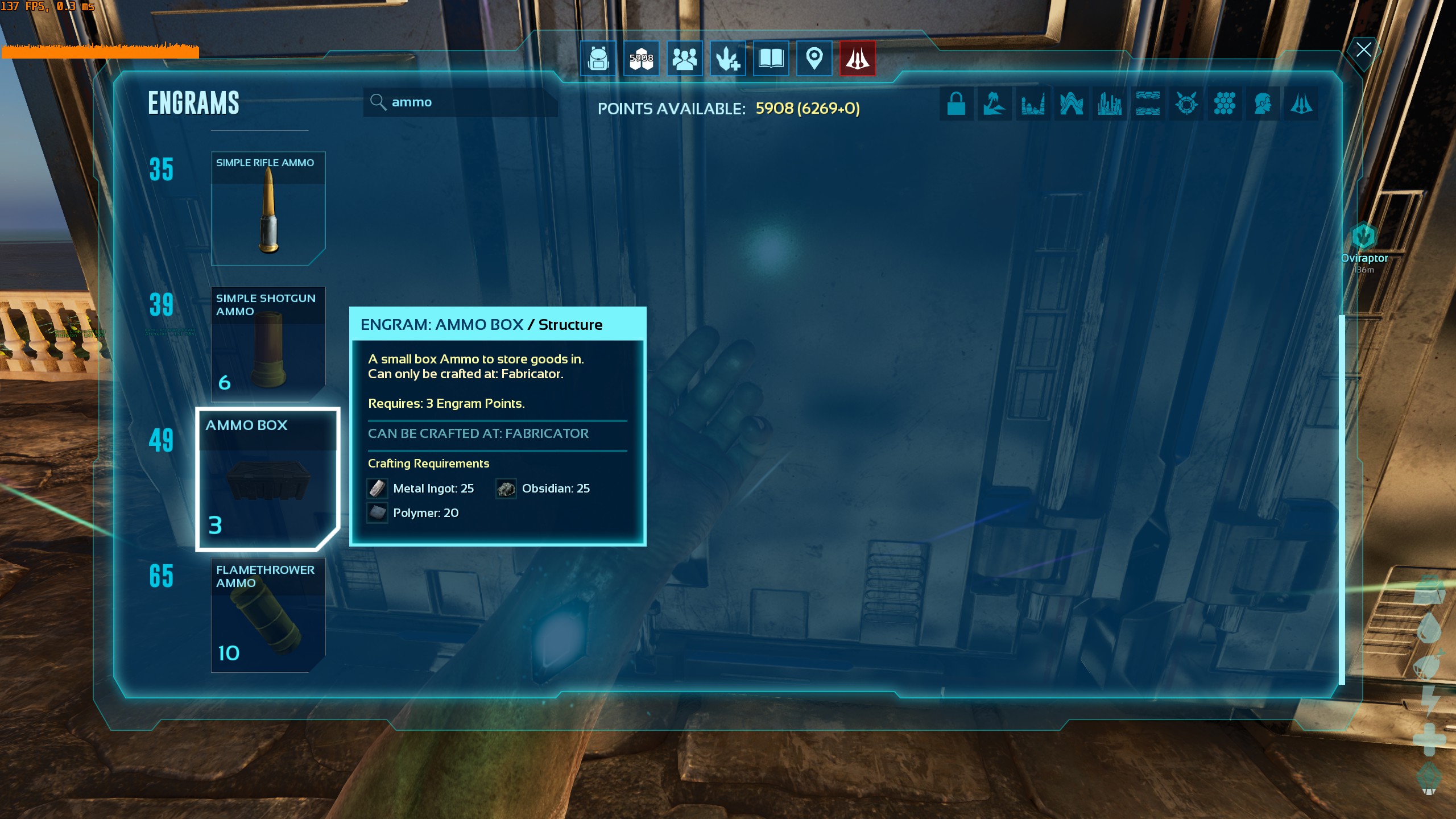Open the open-book notes tab
The width and height of the screenshot is (1456, 819).
click(x=771, y=58)
